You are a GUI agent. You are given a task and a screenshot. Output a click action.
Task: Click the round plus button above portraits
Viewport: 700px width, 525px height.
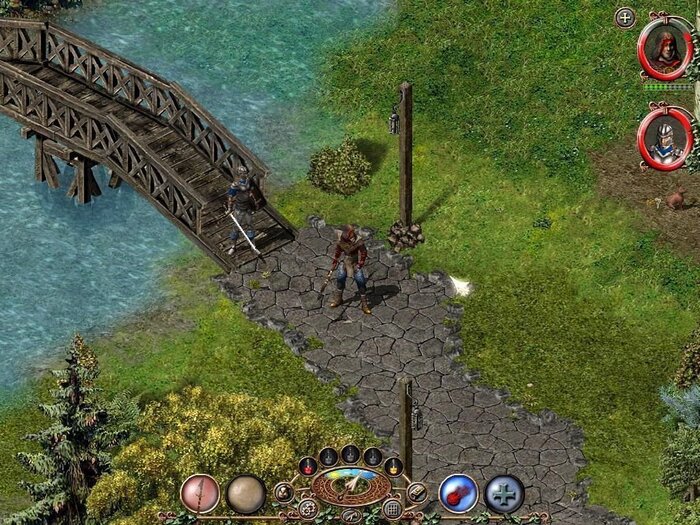coord(625,17)
